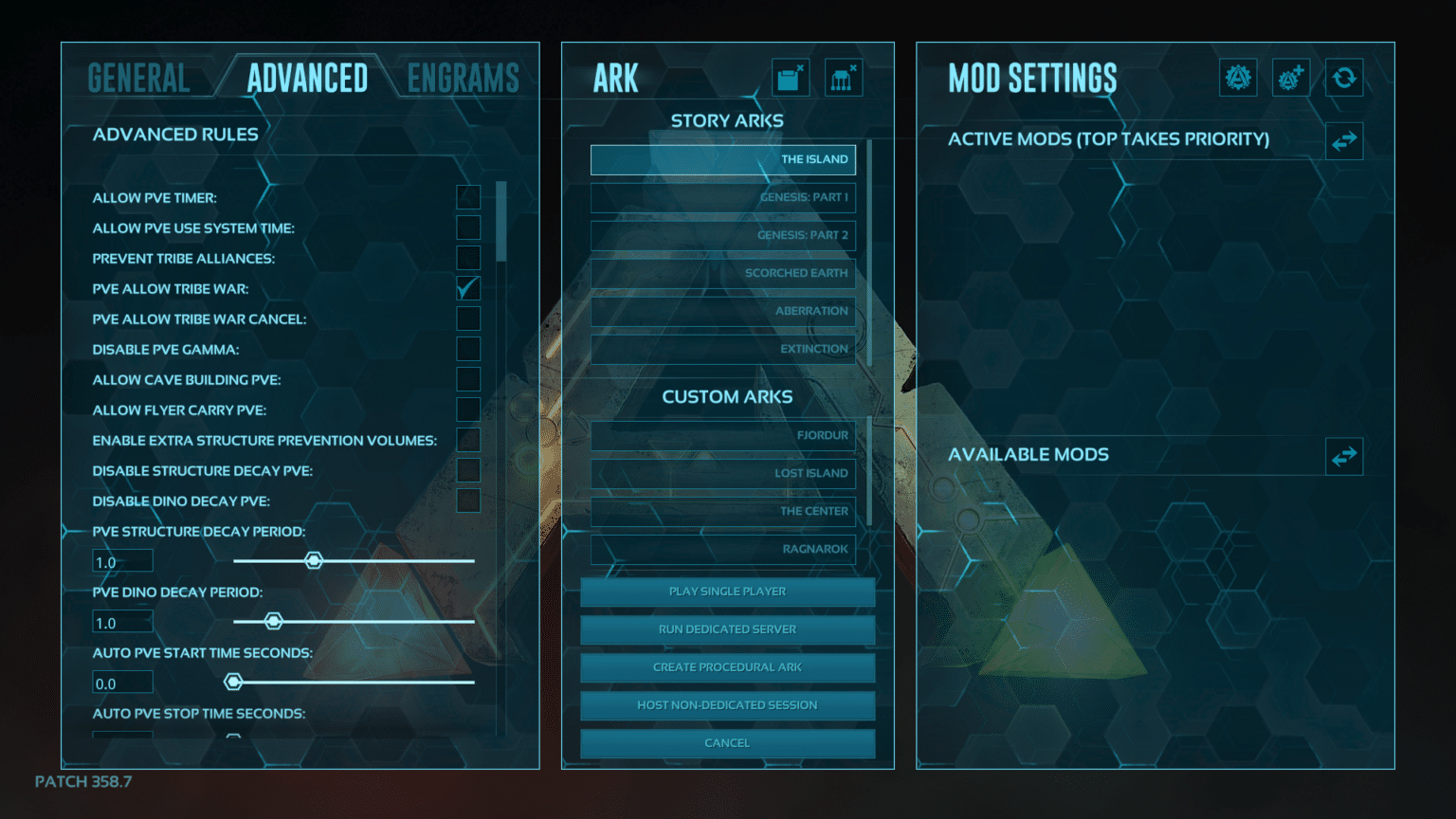Click the clipboard icon's X overlay

[802, 65]
